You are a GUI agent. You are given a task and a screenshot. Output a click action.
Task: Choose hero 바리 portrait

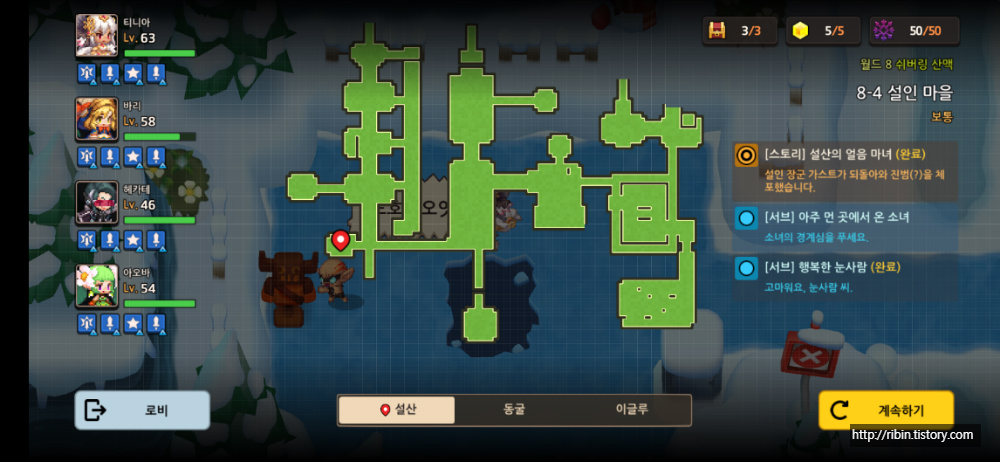97,120
